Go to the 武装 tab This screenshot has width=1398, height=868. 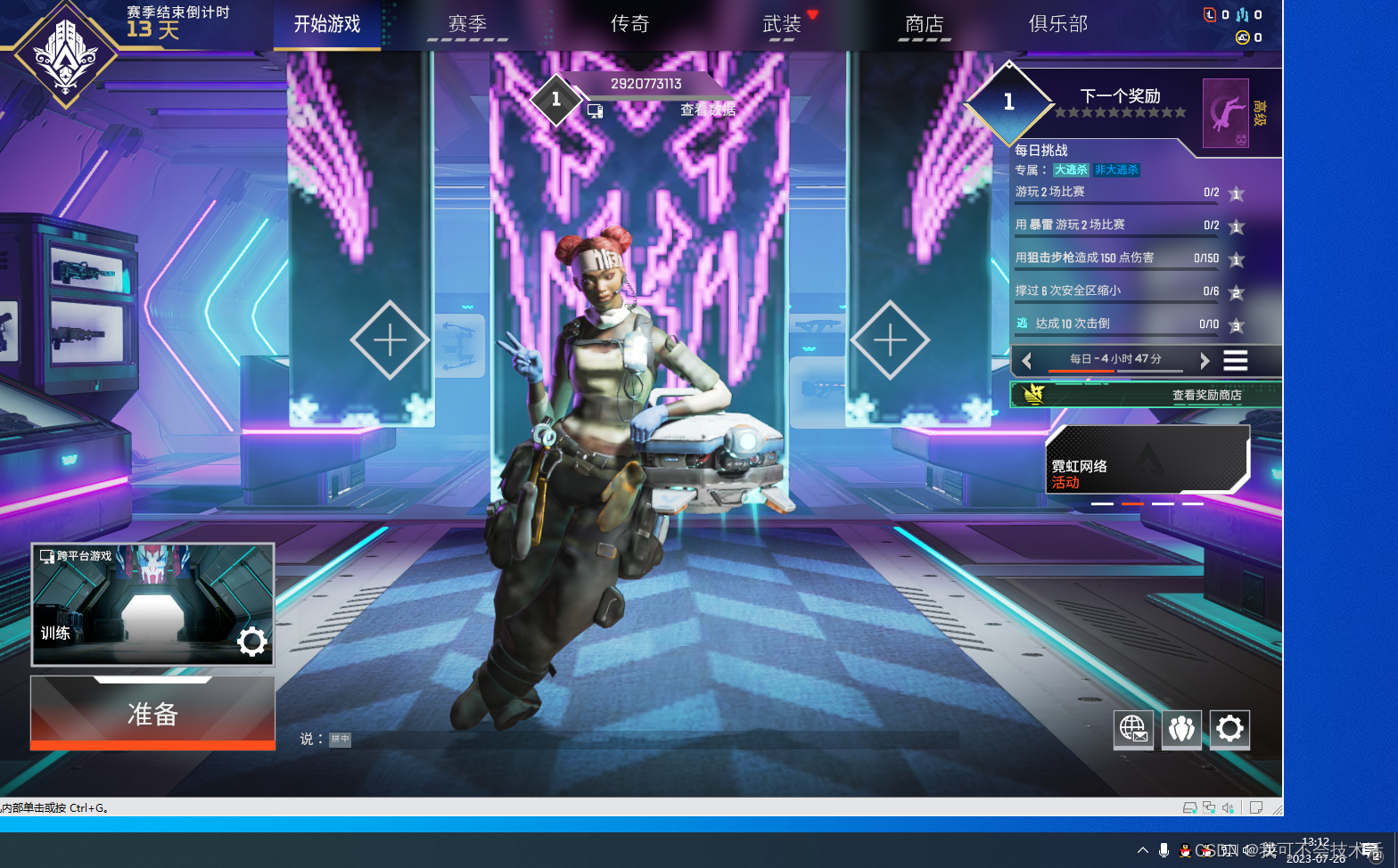point(782,24)
